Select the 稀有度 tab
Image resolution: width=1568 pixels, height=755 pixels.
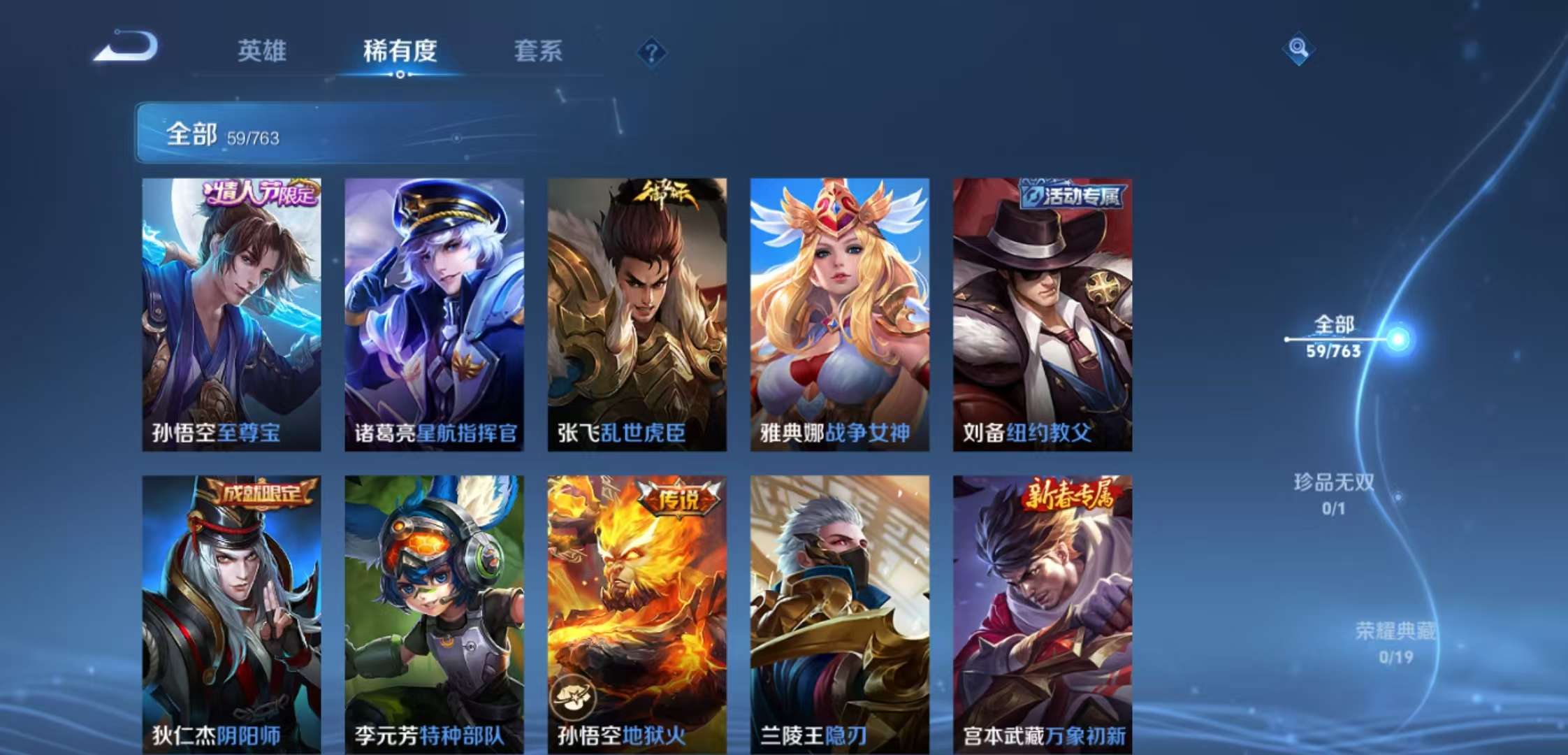coord(400,51)
